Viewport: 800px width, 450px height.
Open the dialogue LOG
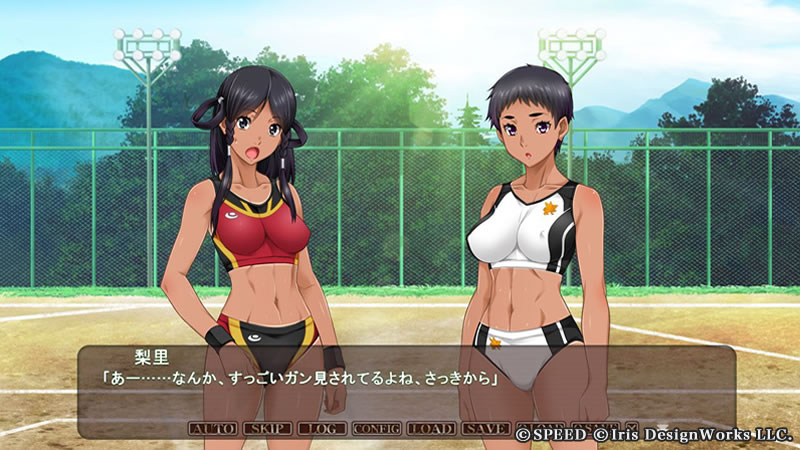pos(322,429)
